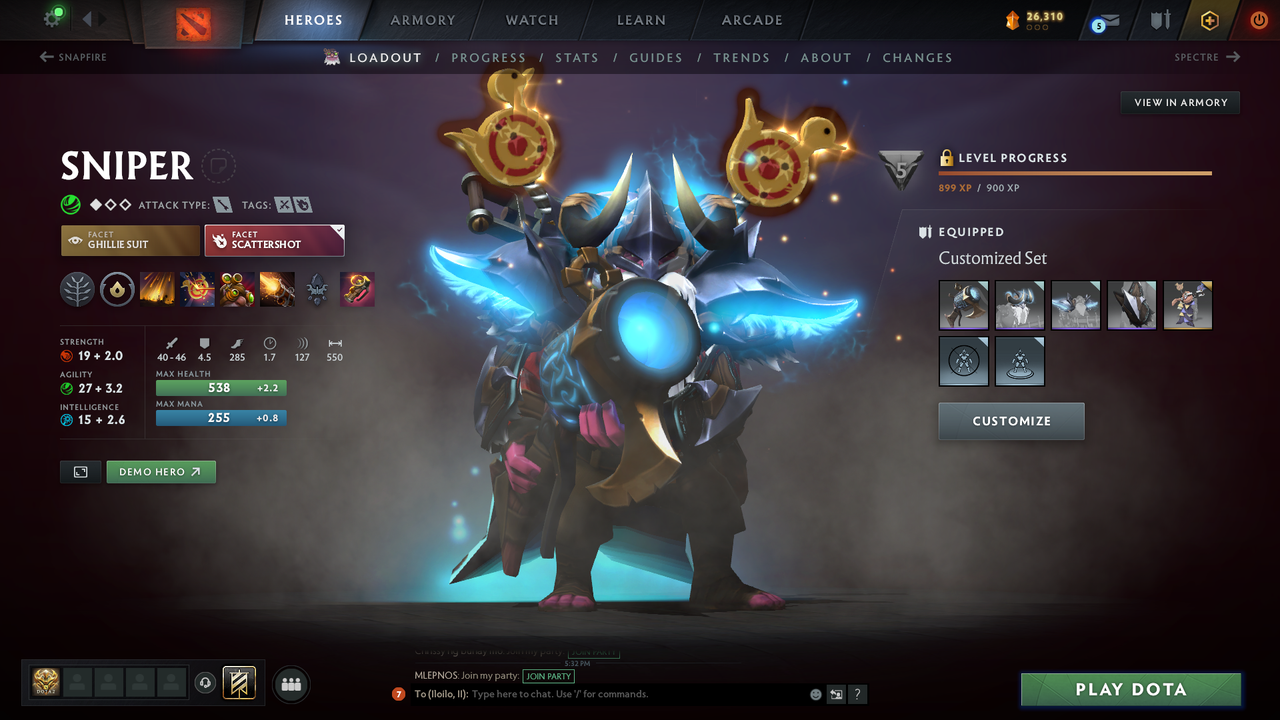Toggle the chat emoticon smiley icon

(815, 693)
